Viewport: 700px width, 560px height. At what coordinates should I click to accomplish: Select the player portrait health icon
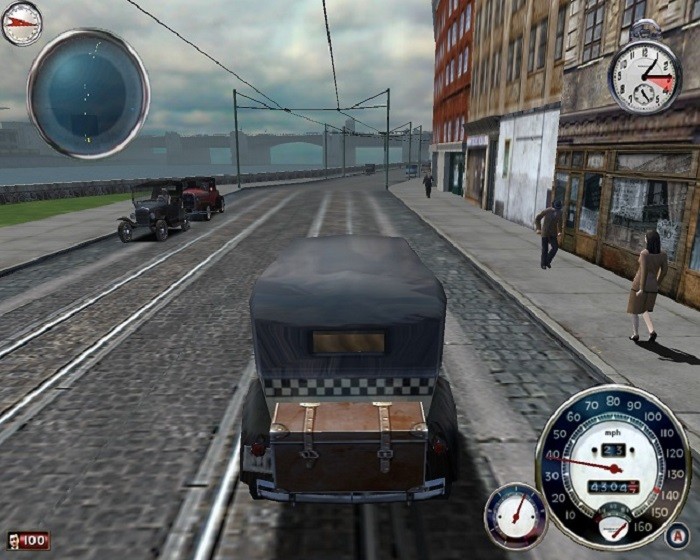(x=15, y=541)
